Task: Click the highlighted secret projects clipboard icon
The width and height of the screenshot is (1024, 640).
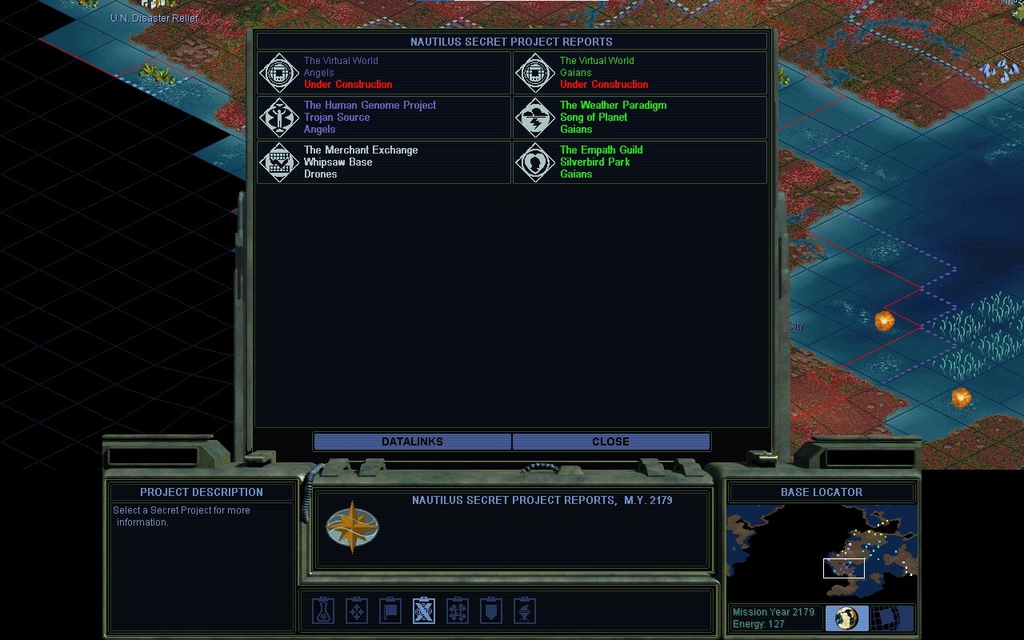Action: pos(424,610)
